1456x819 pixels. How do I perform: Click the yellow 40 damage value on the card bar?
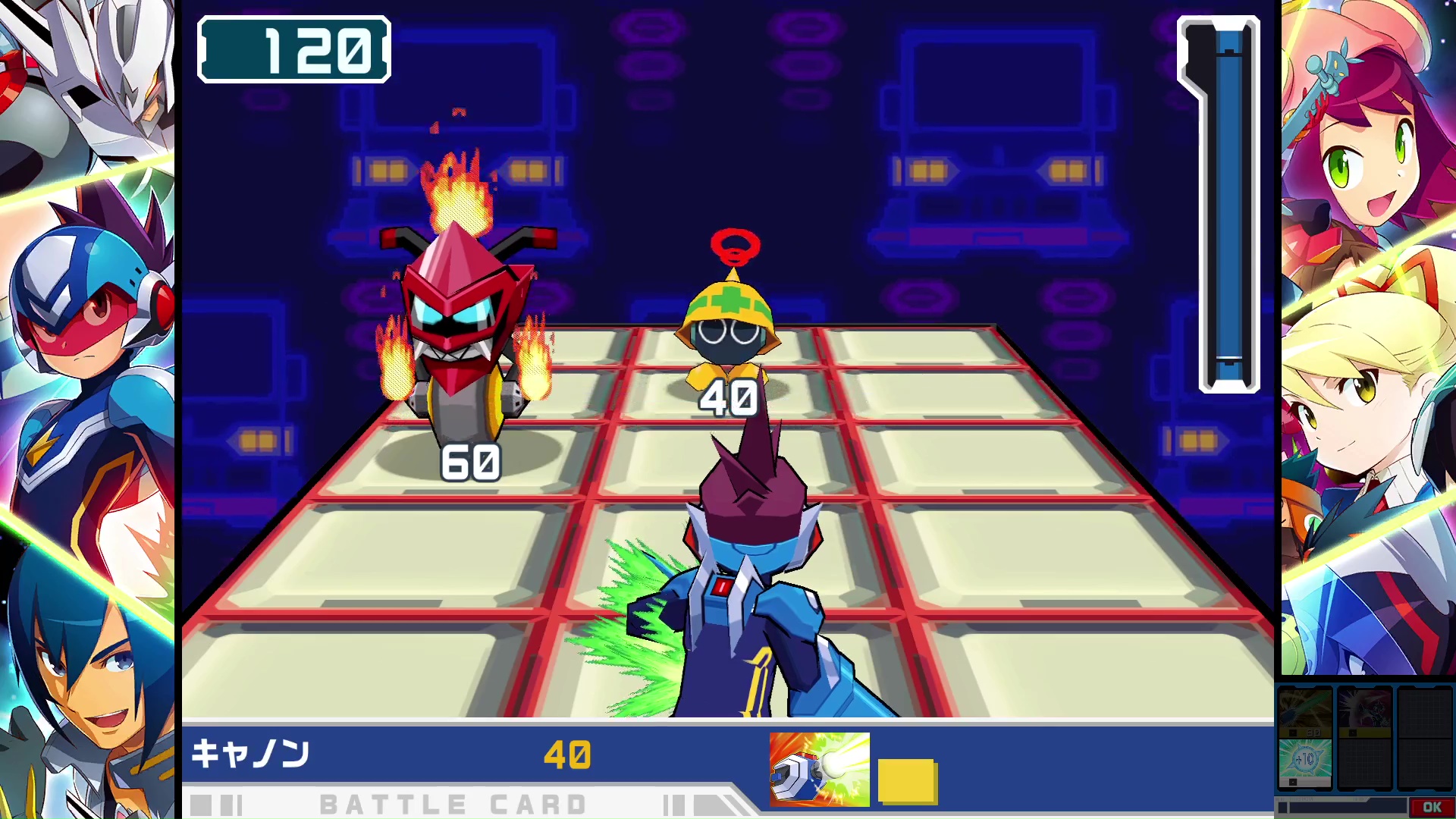tap(567, 755)
